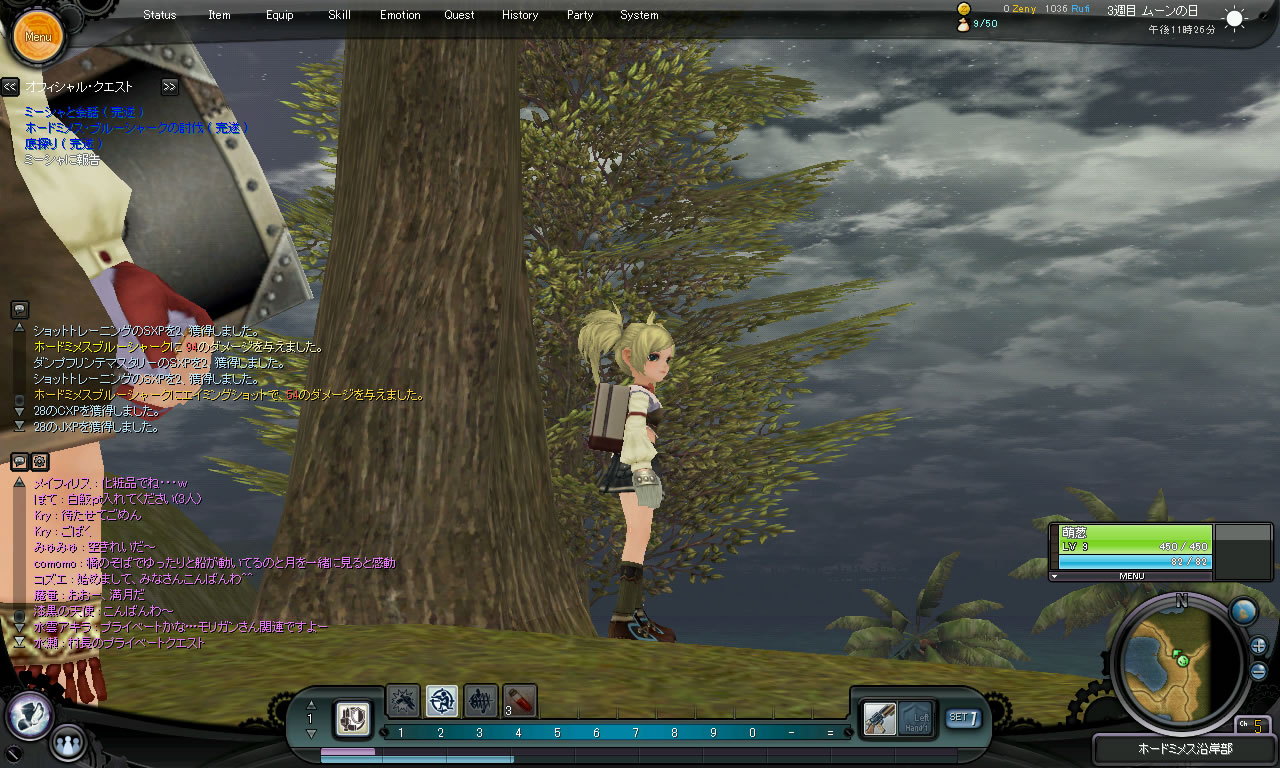Activate the crosshair aiming shot skill
Screen dimensions: 1280x768
click(x=442, y=701)
